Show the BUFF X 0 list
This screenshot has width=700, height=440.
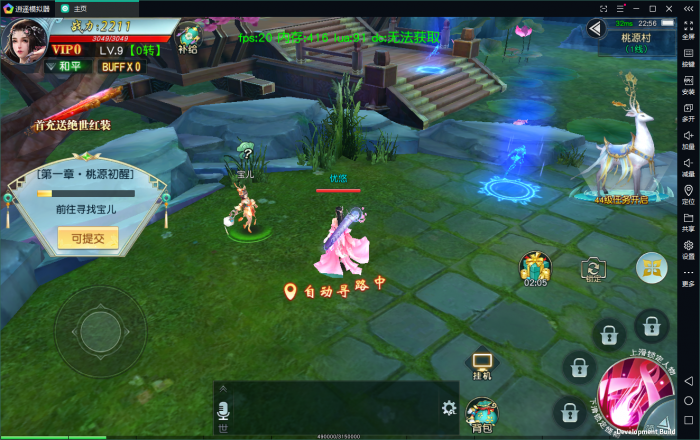(121, 67)
